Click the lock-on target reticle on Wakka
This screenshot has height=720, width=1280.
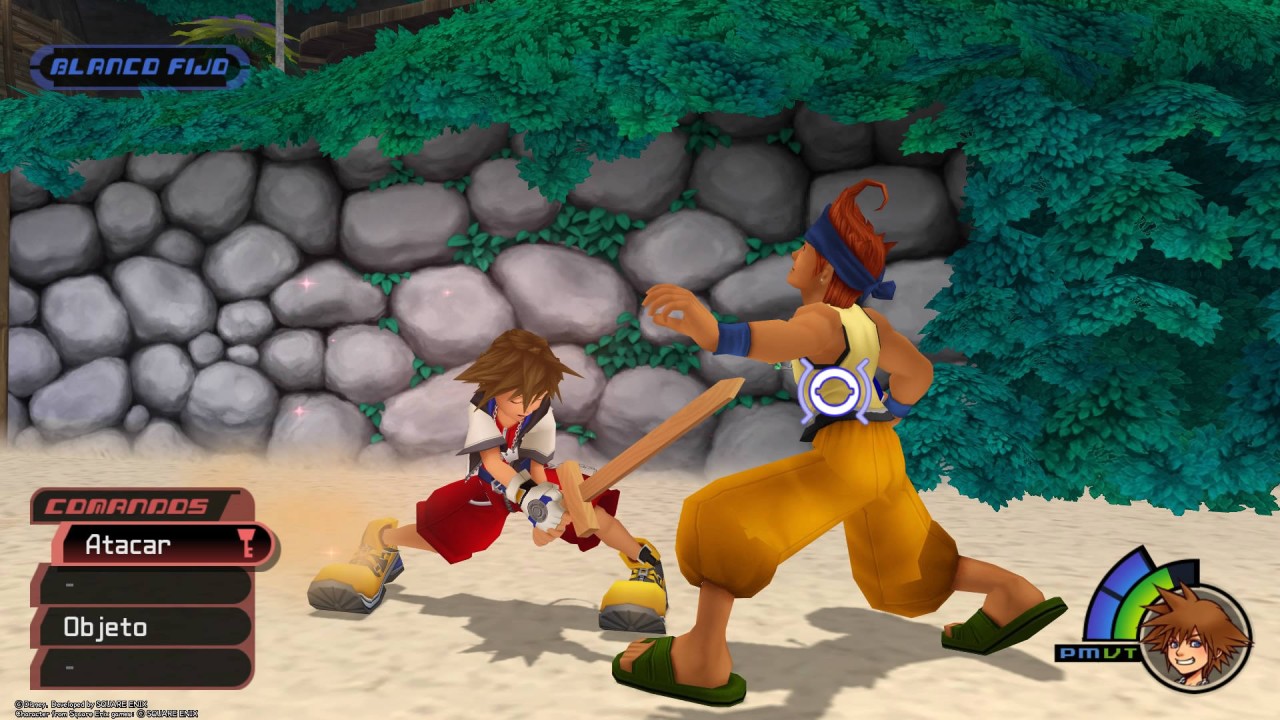tap(834, 390)
